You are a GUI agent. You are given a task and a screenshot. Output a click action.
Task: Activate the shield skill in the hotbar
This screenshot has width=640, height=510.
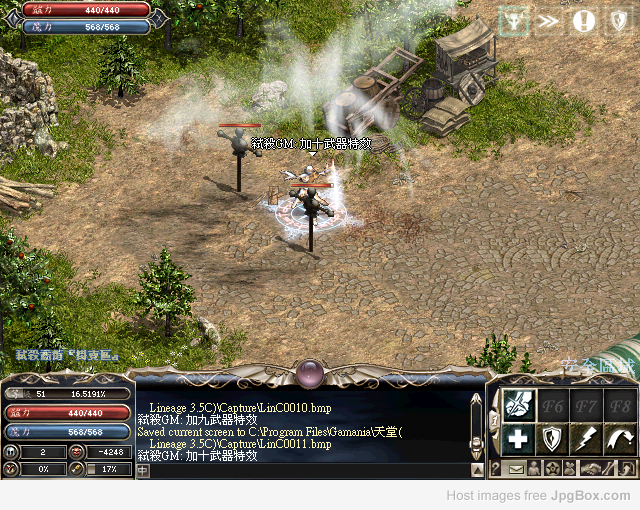pos(552,438)
